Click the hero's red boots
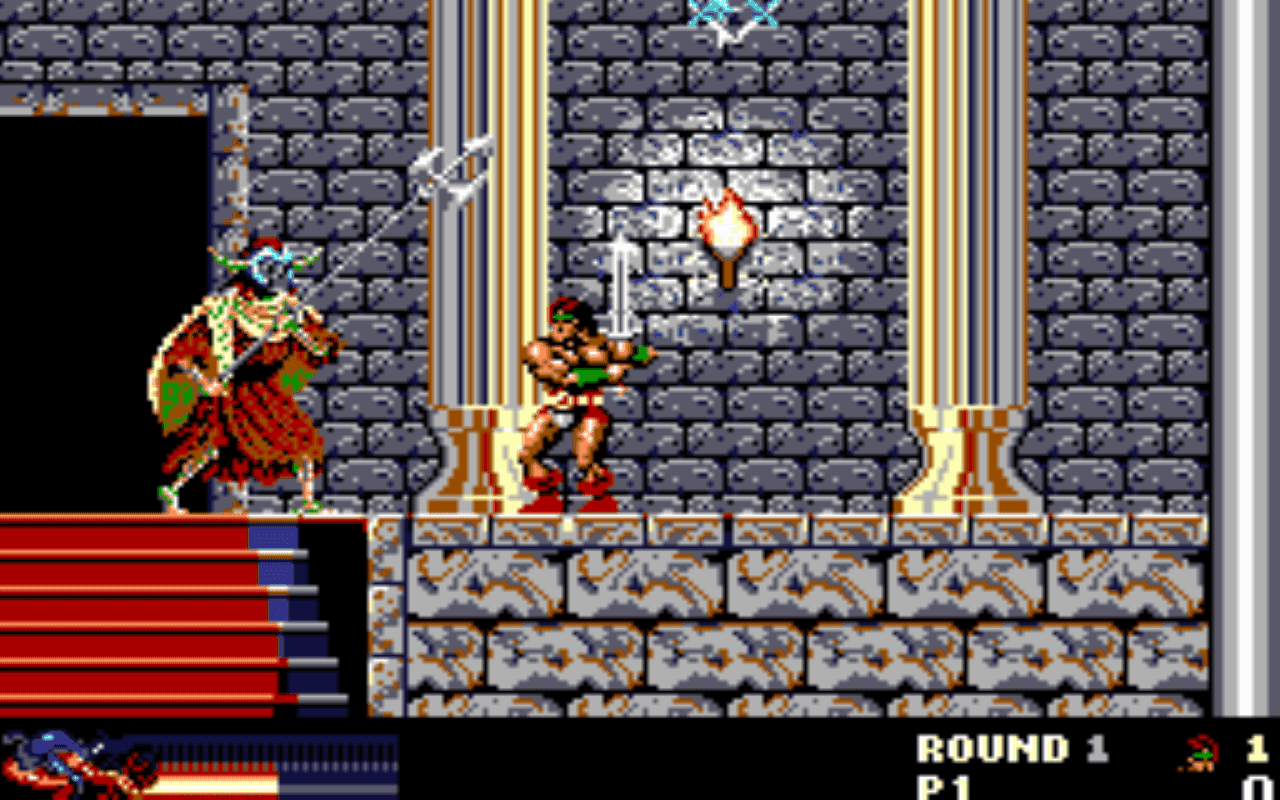Image resolution: width=1280 pixels, height=800 pixels. point(570,495)
